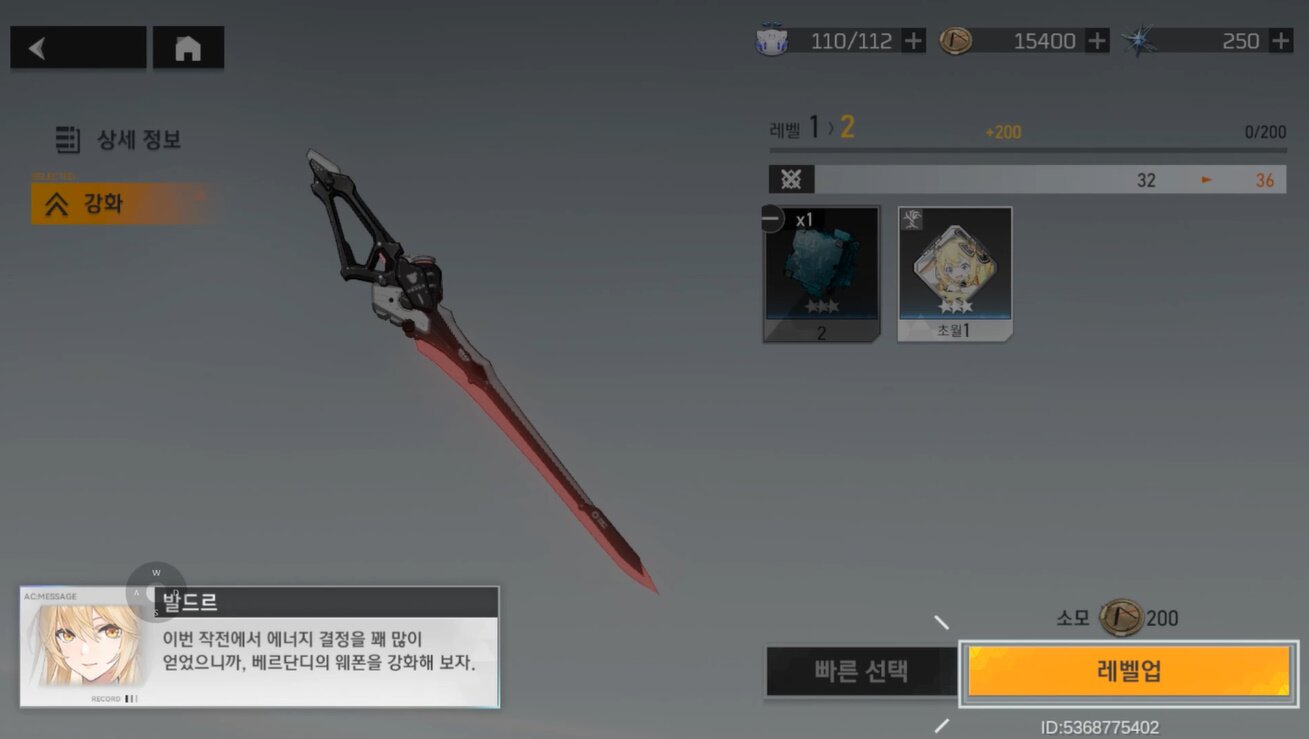This screenshot has width=1309, height=739.
Task: Remove one crystal material with the minus icon
Action: [772, 218]
